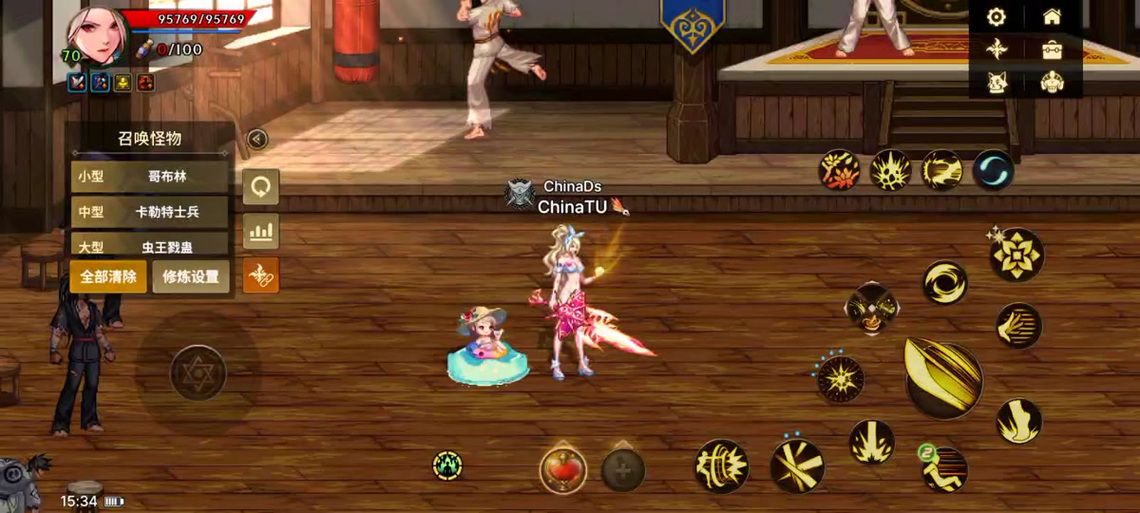The image size is (1140, 513).
Task: Summon the large monster 虫王戮蛊
Action: [150, 245]
